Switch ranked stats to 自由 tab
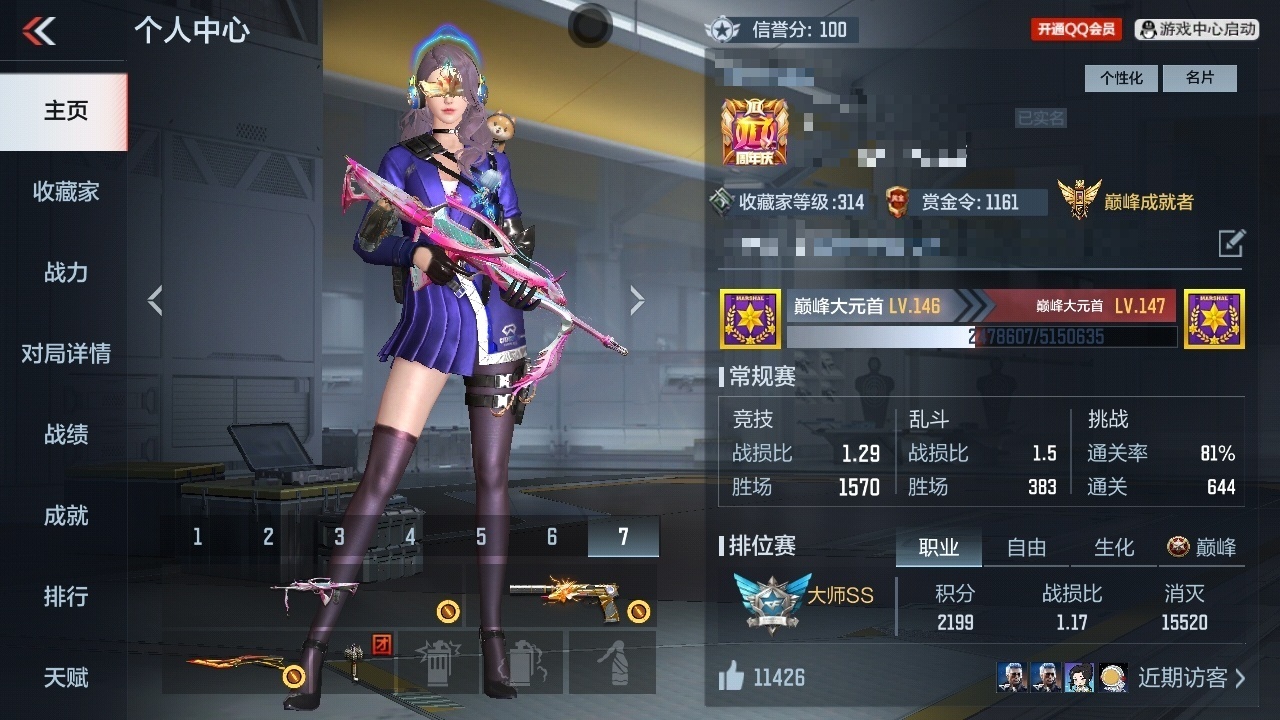1280x720 pixels. [x=1026, y=547]
